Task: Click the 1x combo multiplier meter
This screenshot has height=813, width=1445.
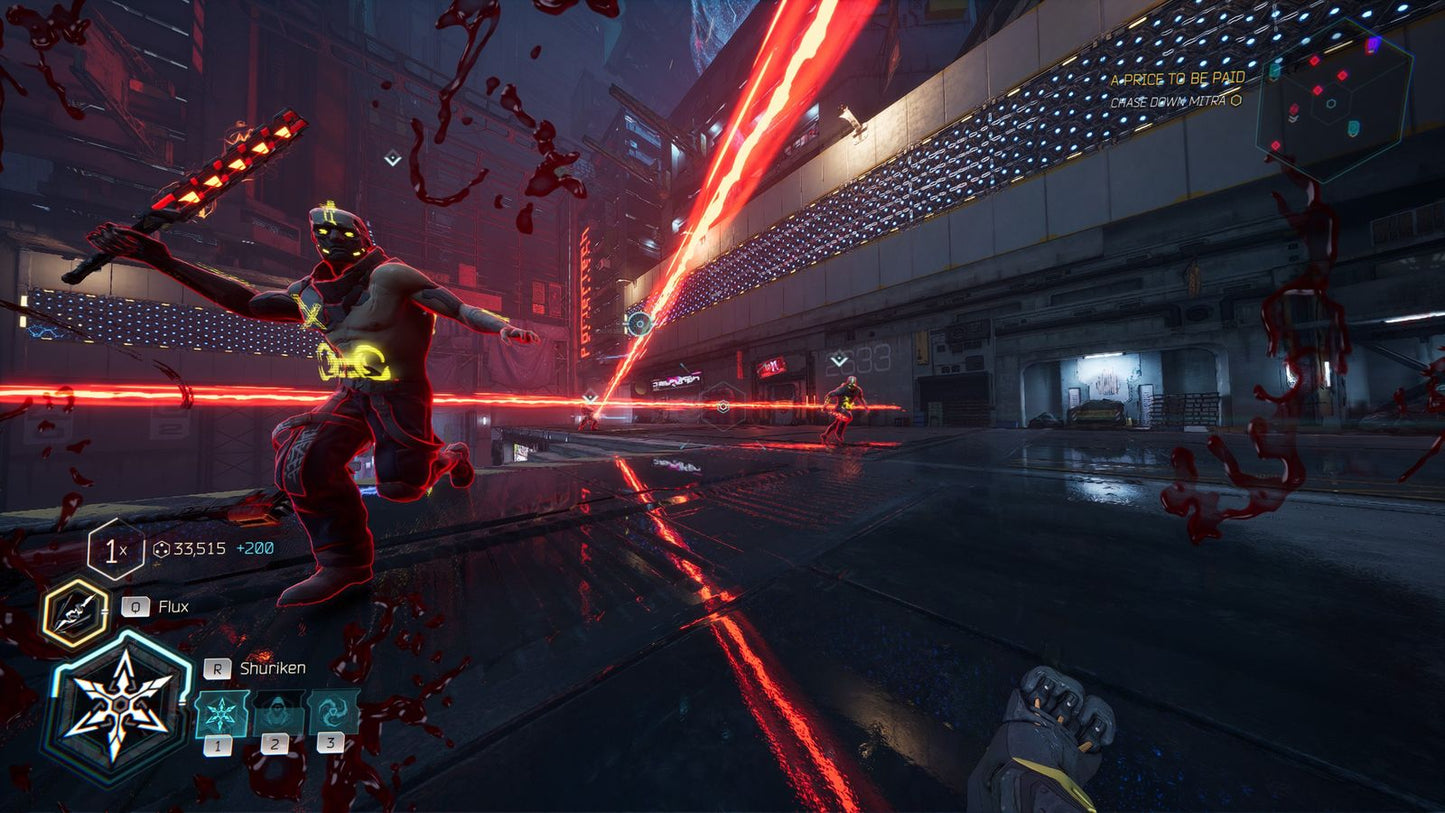Action: (113, 550)
